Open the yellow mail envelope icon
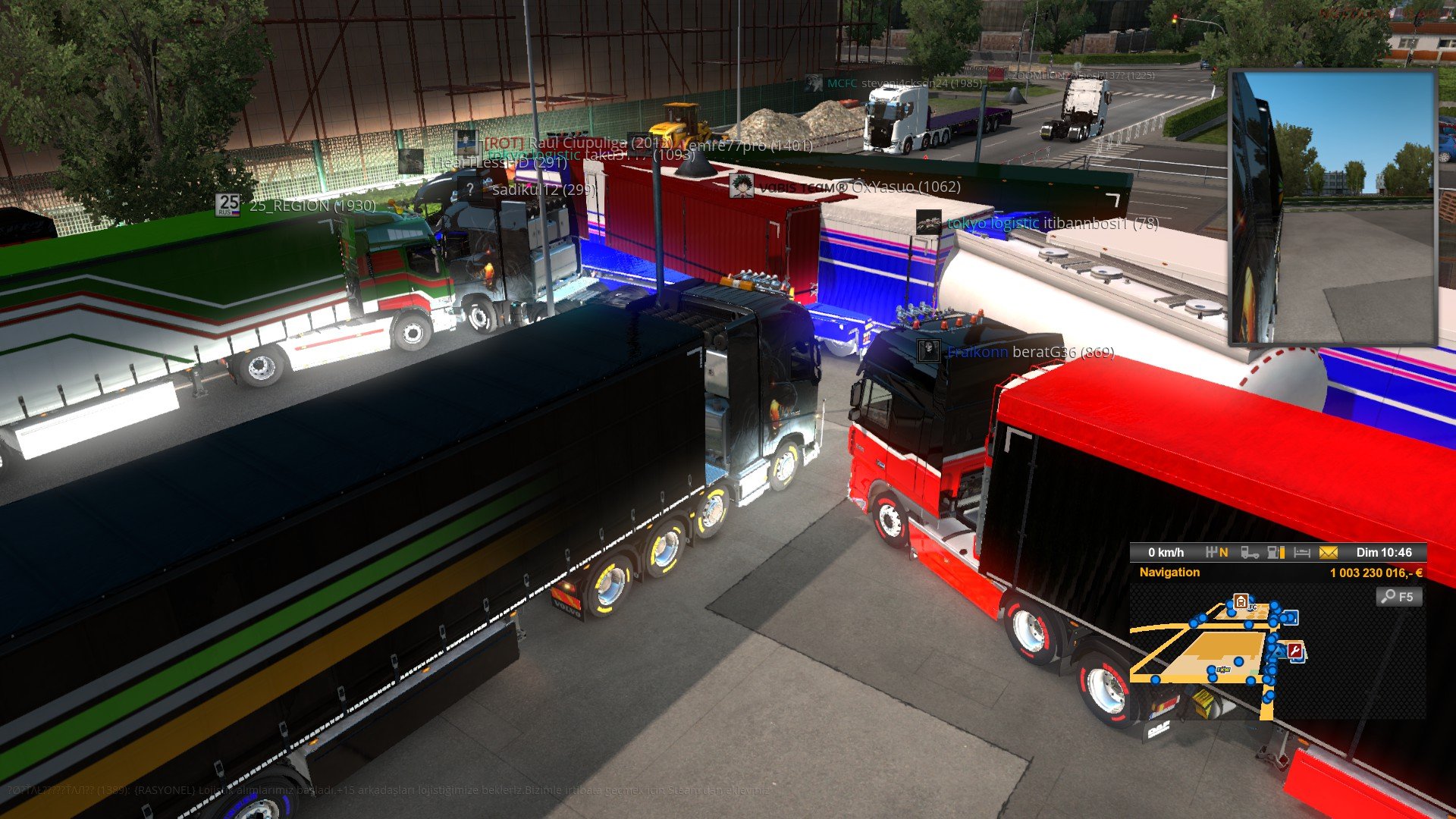This screenshot has height=819, width=1456. pos(1329,553)
